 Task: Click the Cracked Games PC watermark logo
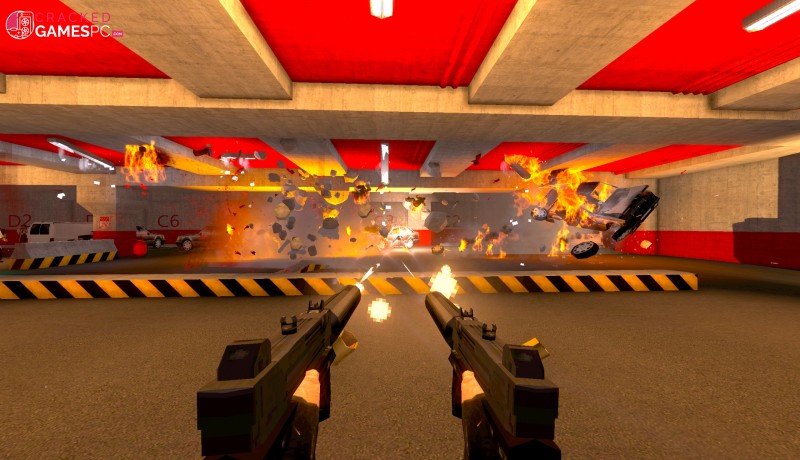(63, 24)
